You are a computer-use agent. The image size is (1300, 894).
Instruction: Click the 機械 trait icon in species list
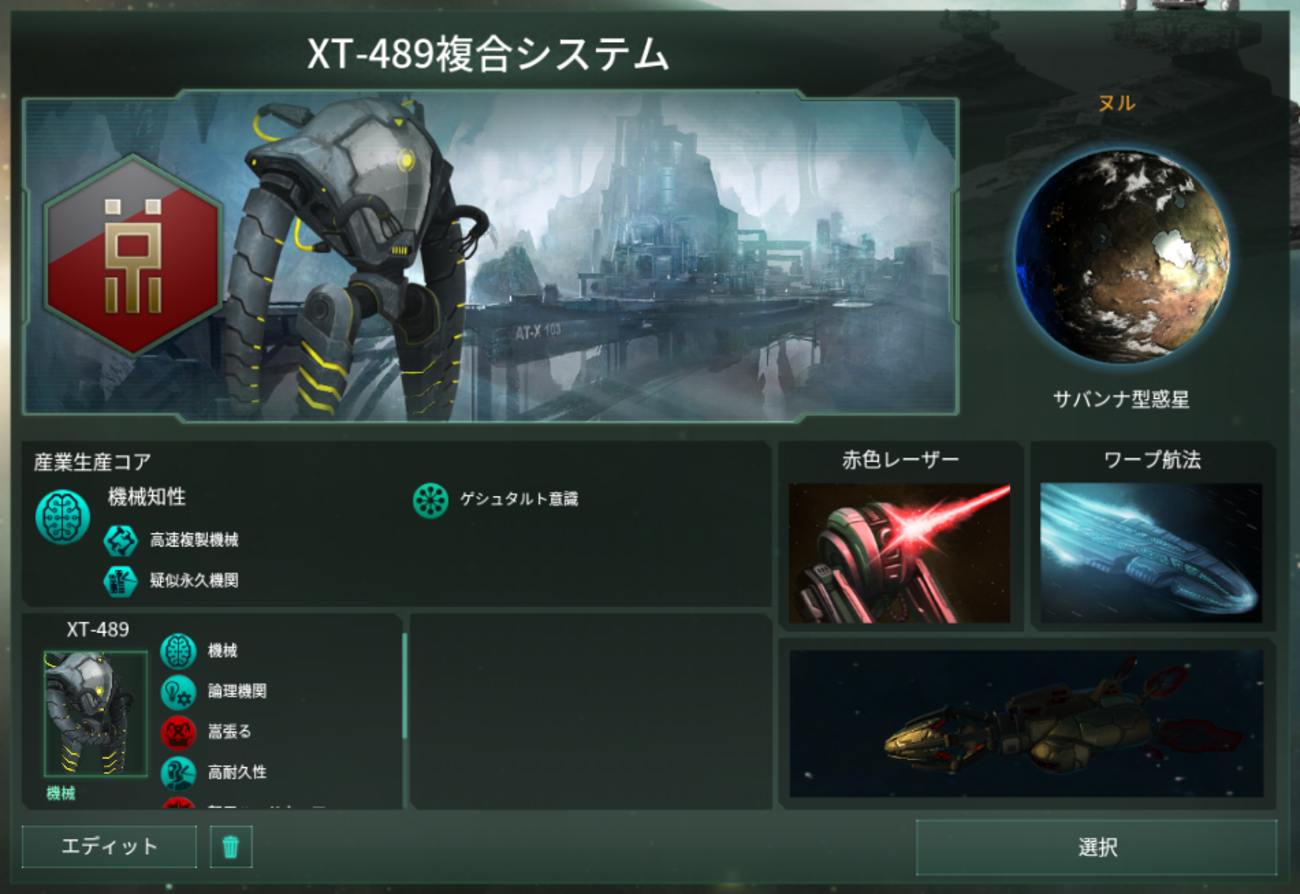178,651
